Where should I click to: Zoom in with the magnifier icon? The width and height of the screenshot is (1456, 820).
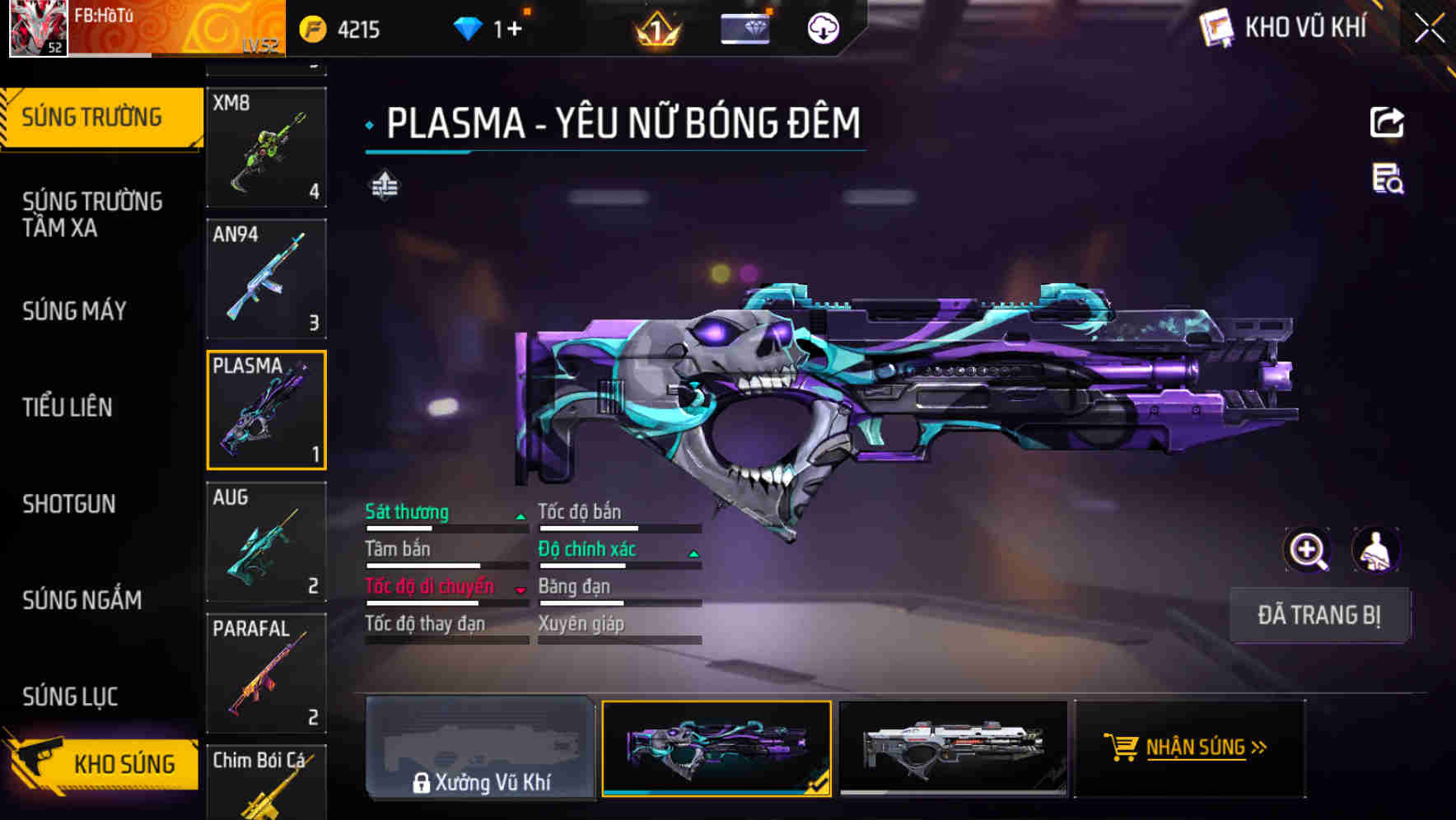tap(1307, 550)
